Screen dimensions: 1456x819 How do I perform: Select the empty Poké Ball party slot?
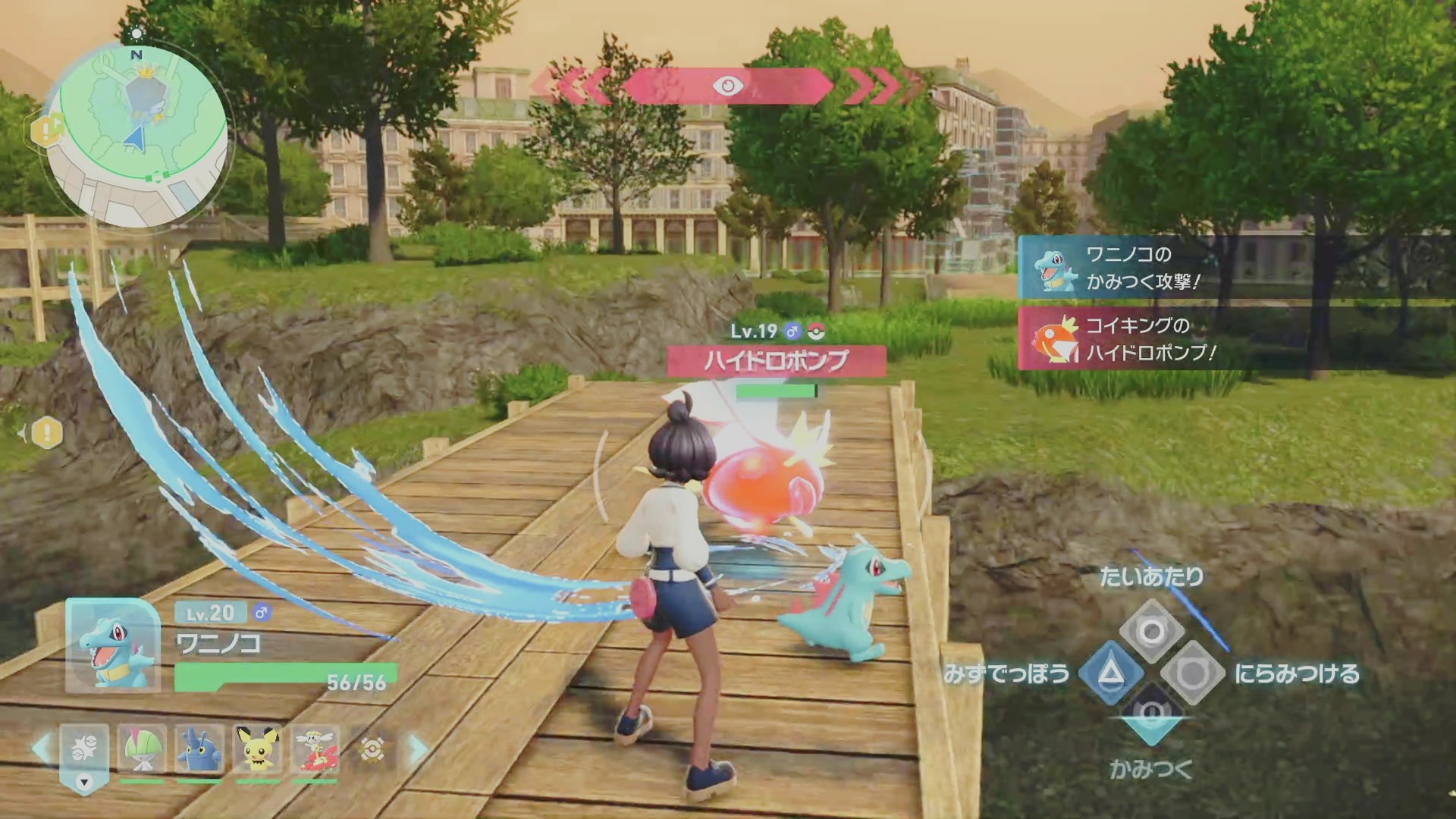372,749
